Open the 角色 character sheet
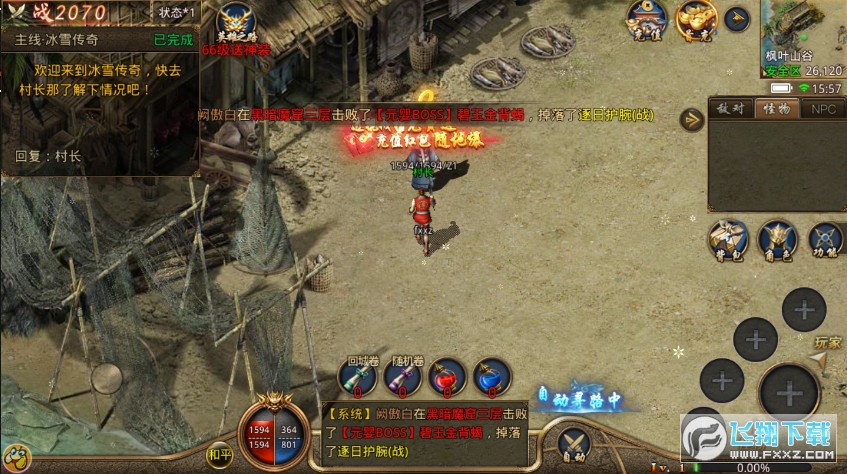This screenshot has height=474, width=847. [777, 239]
